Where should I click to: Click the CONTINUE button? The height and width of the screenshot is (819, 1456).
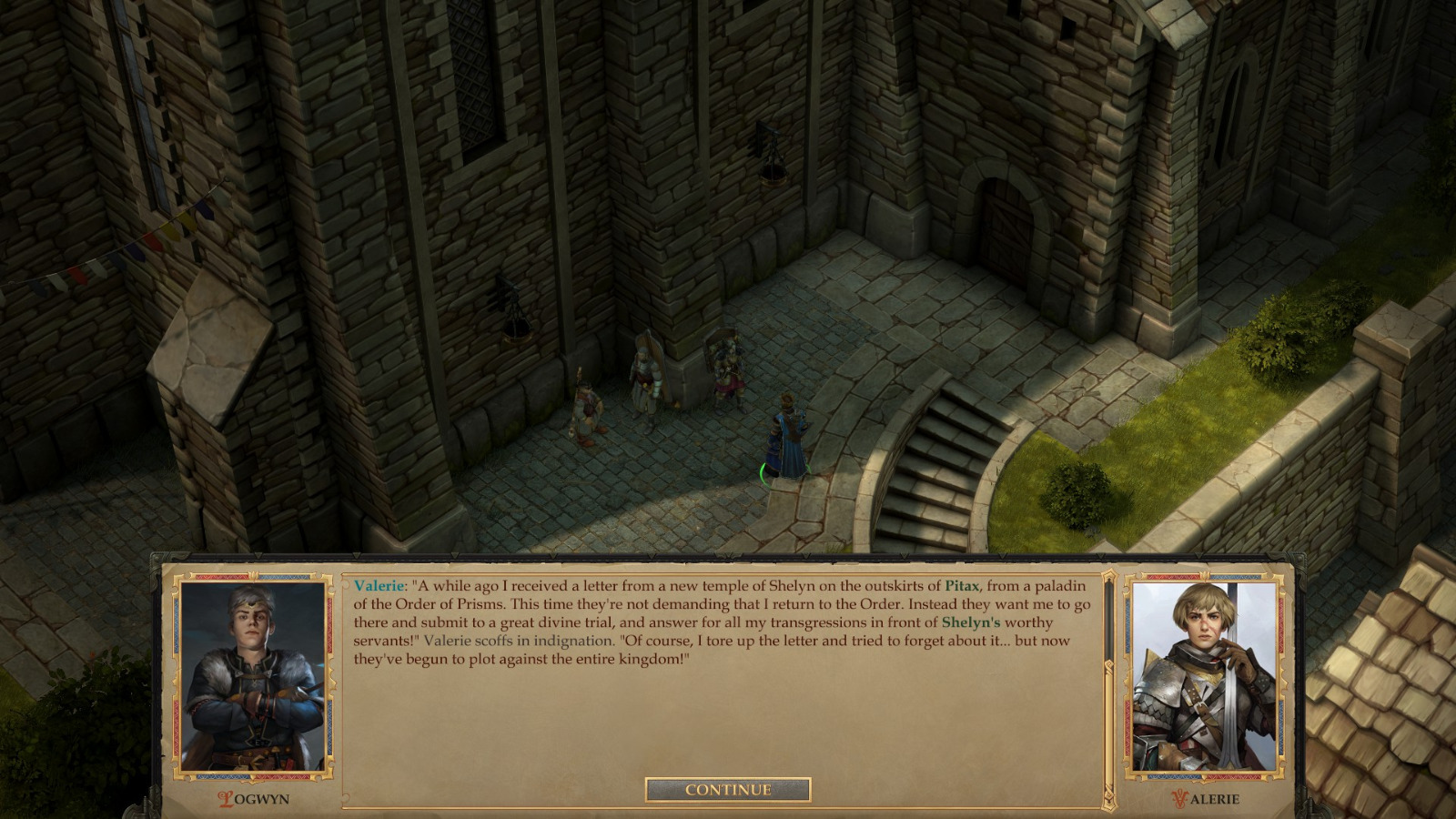point(726,790)
